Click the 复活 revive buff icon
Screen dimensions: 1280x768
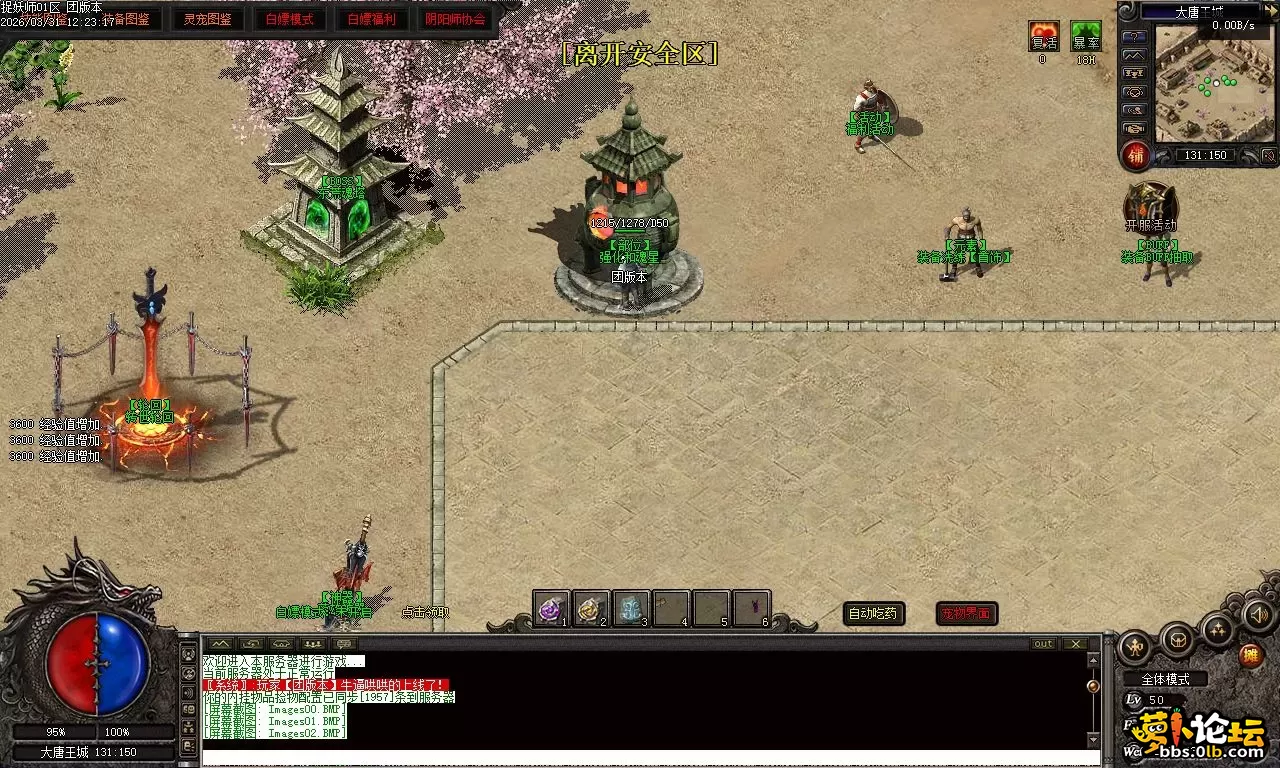tap(1043, 37)
